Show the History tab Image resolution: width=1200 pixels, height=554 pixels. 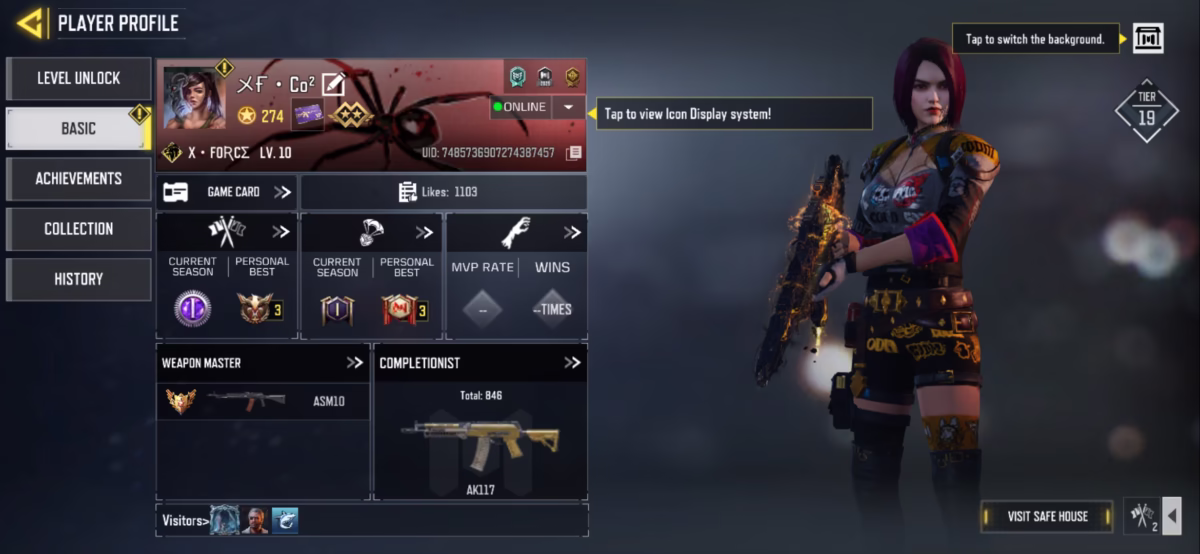point(79,279)
